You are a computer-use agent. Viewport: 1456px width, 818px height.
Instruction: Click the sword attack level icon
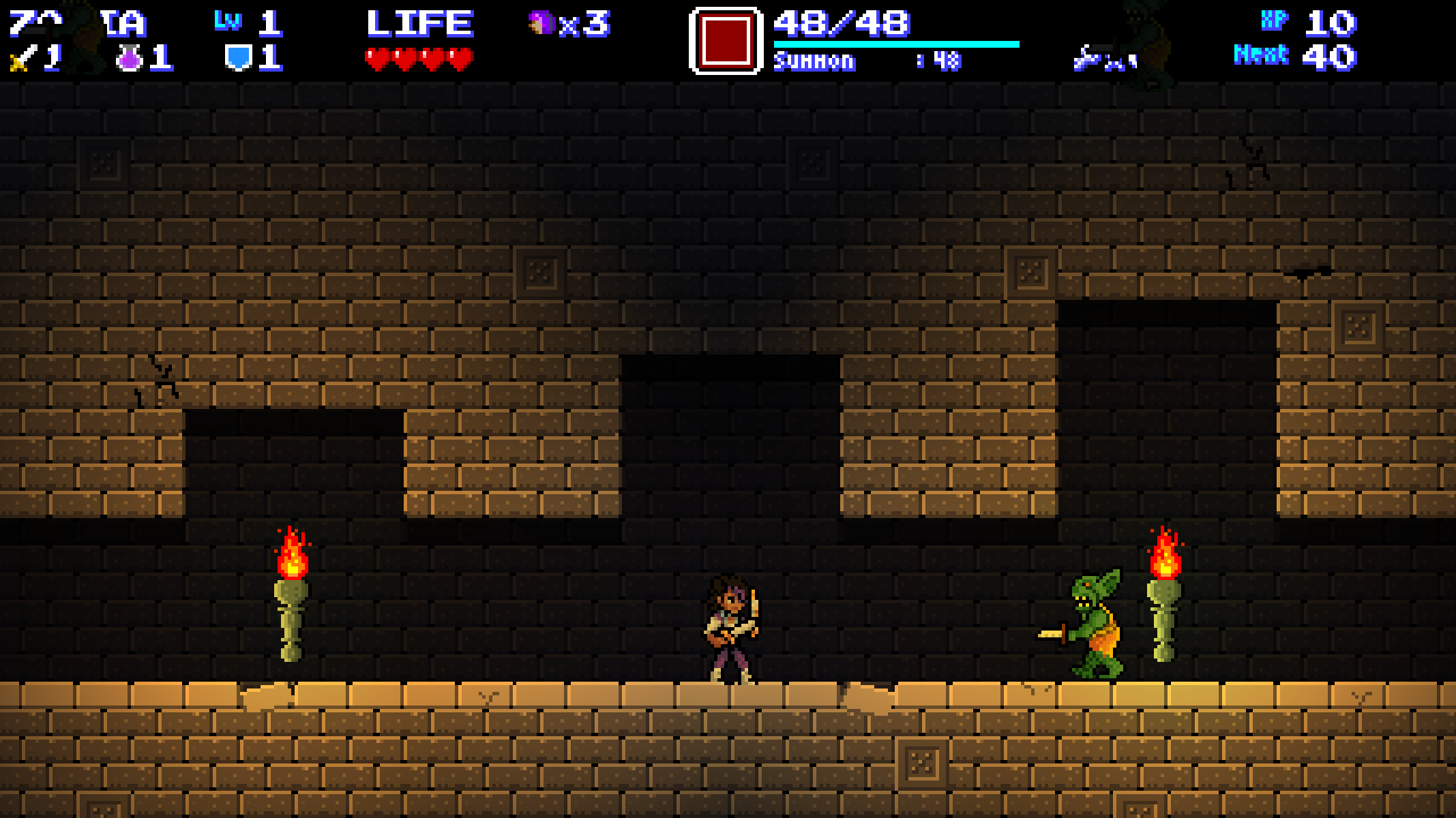21,59
